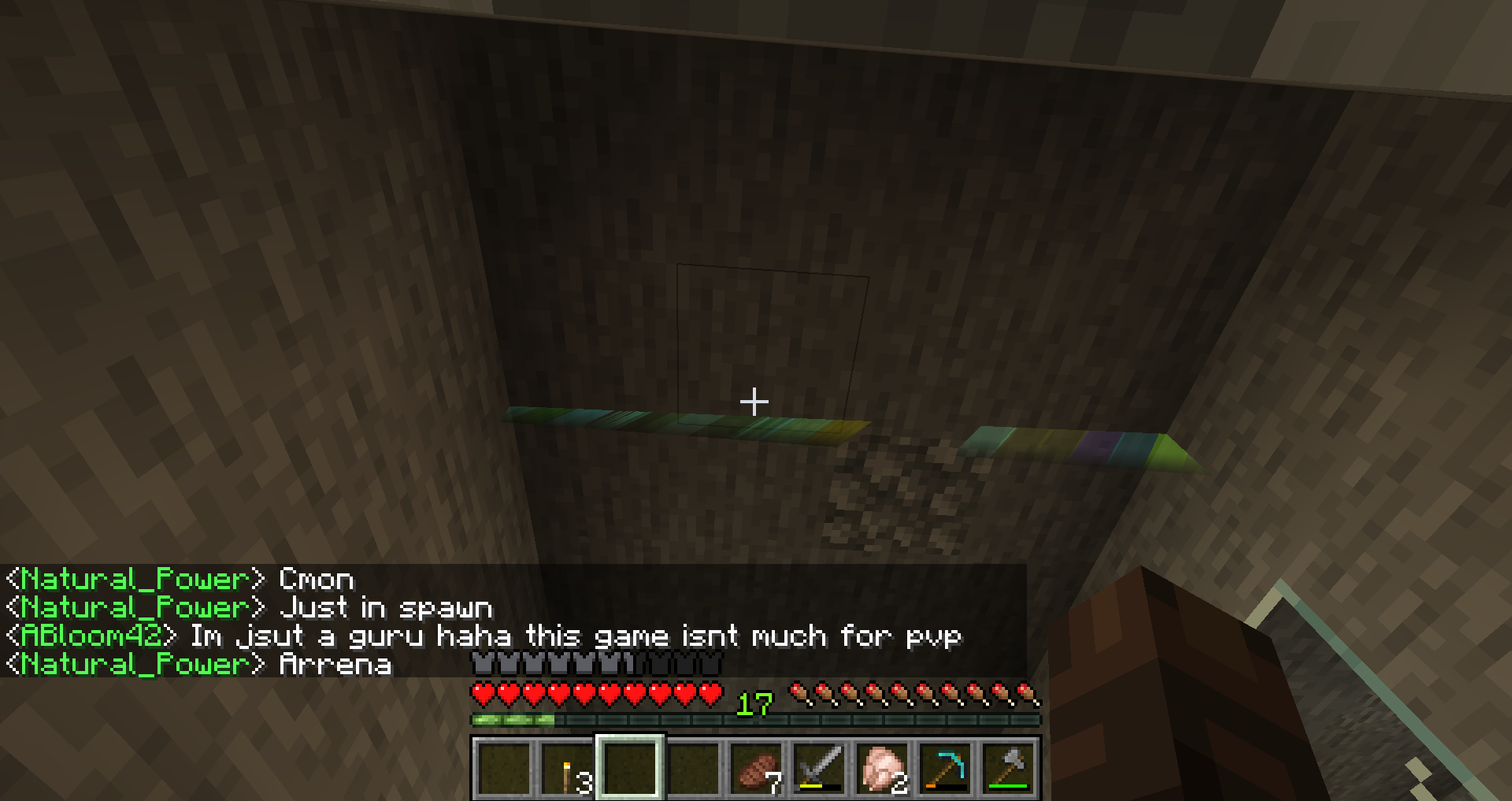Click the filled green portion of the XP bar
This screenshot has width=1512, height=801.
[x=512, y=719]
